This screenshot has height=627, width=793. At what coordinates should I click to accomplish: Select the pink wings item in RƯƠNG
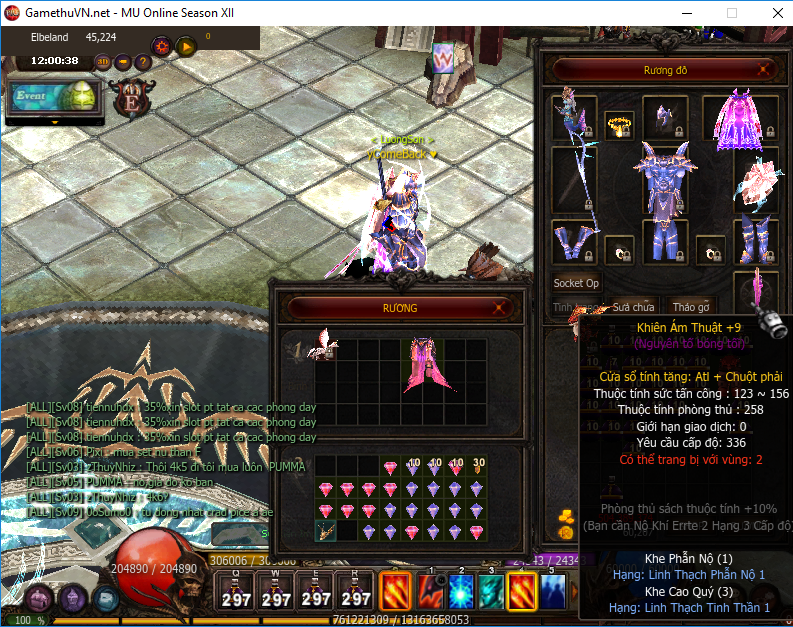[x=422, y=364]
